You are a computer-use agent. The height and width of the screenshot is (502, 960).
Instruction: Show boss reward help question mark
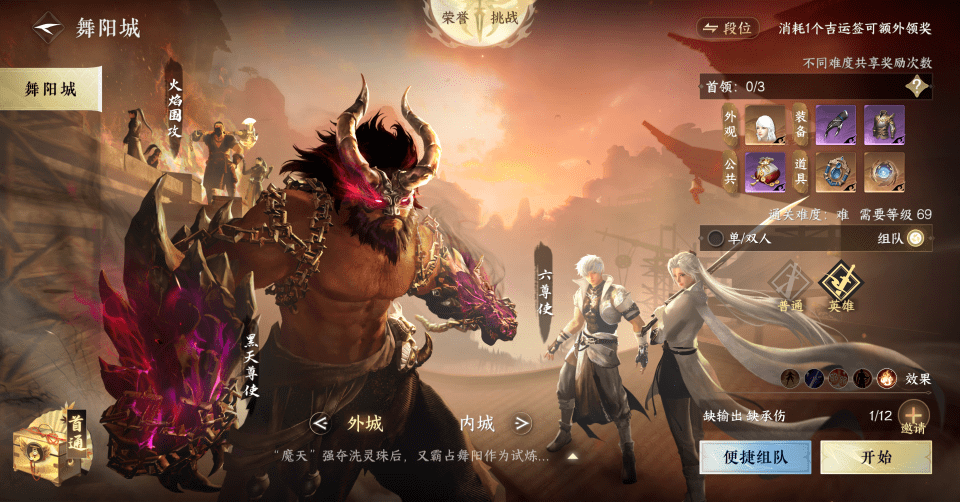point(917,86)
